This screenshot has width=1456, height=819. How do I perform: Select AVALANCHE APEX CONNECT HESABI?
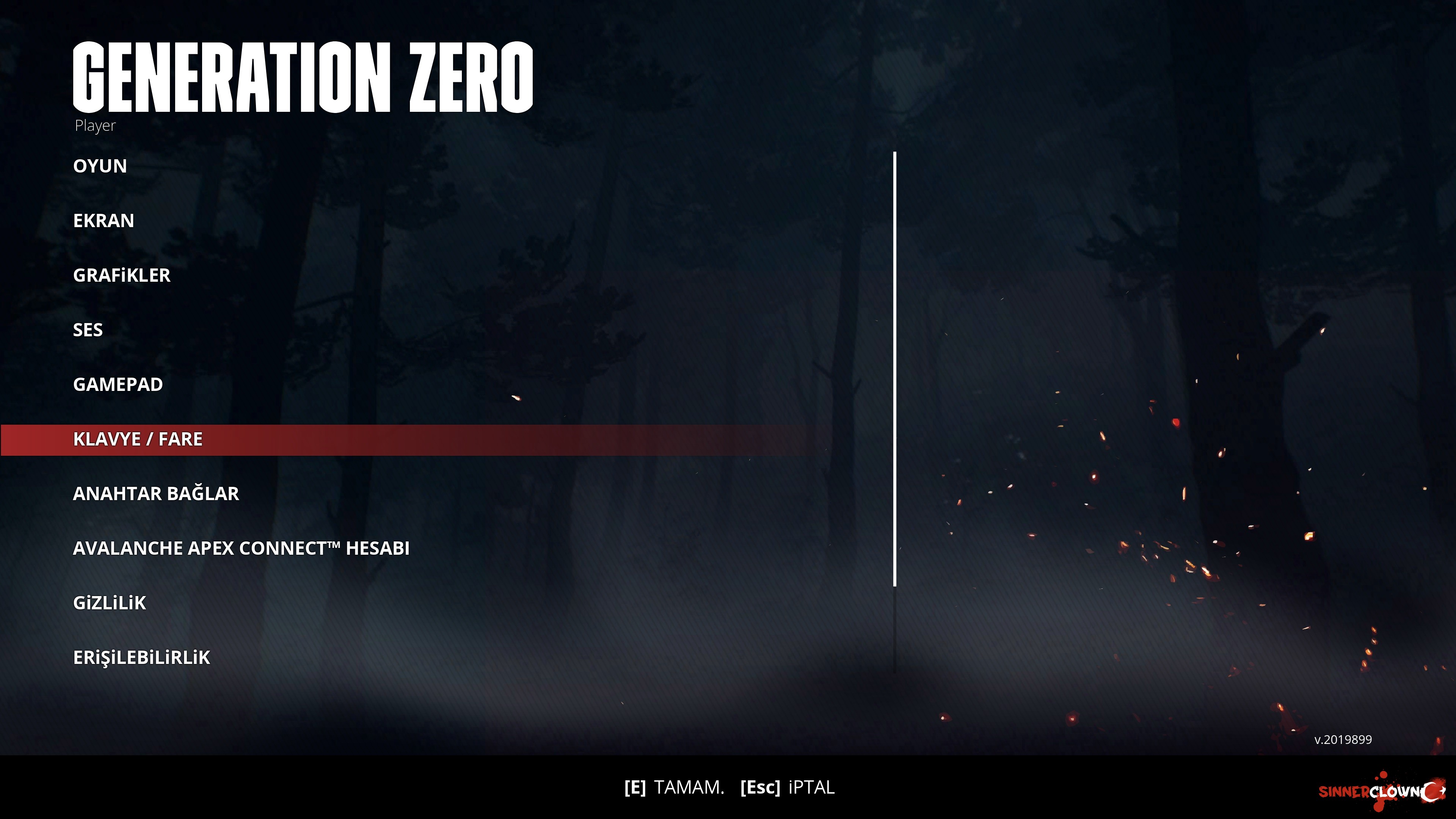[x=242, y=548]
